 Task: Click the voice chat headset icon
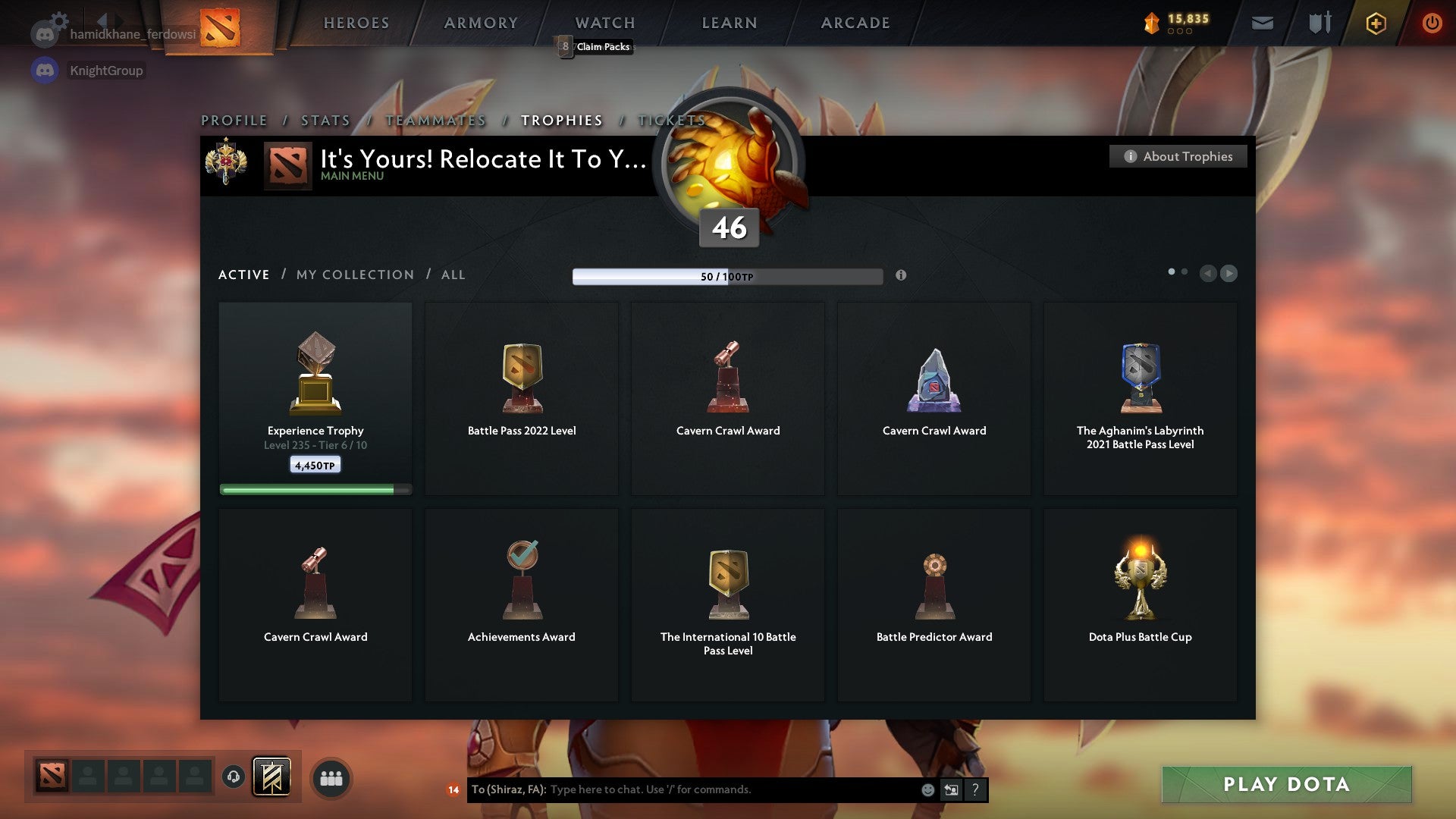pos(233,777)
